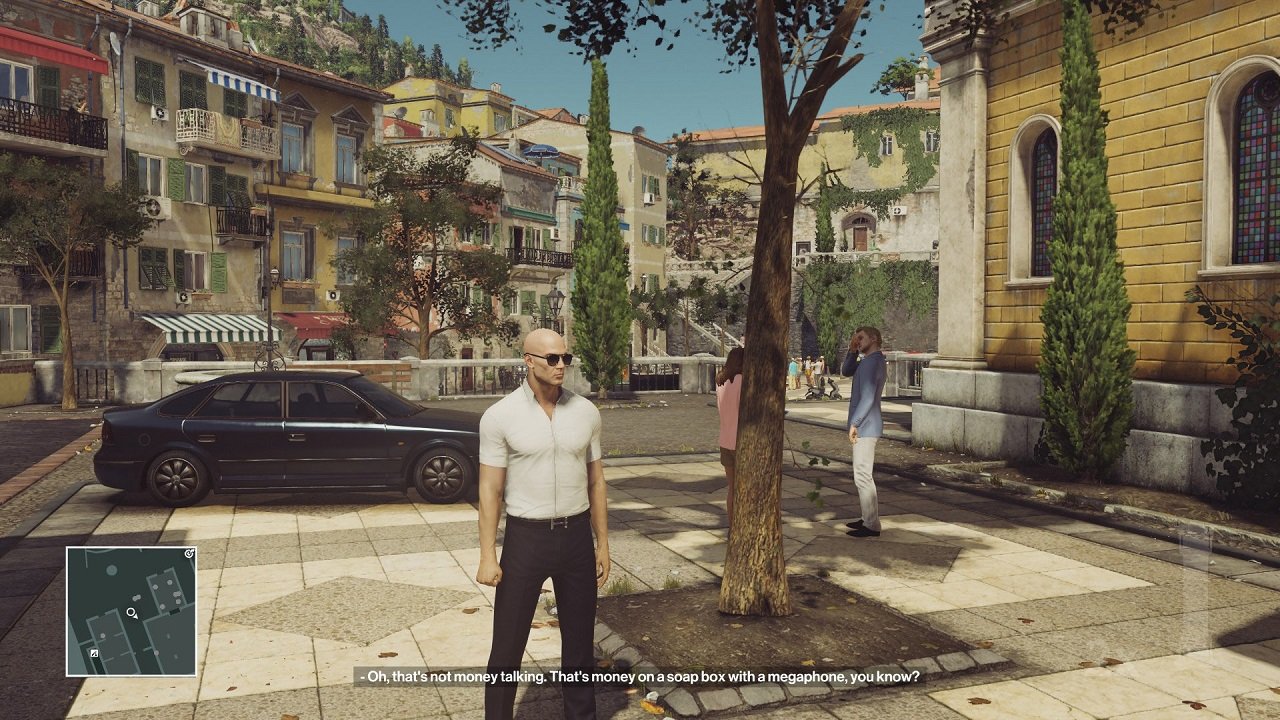Image resolution: width=1280 pixels, height=720 pixels.
Task: Click the fountain circle shown on the minimap
Action: point(112,570)
